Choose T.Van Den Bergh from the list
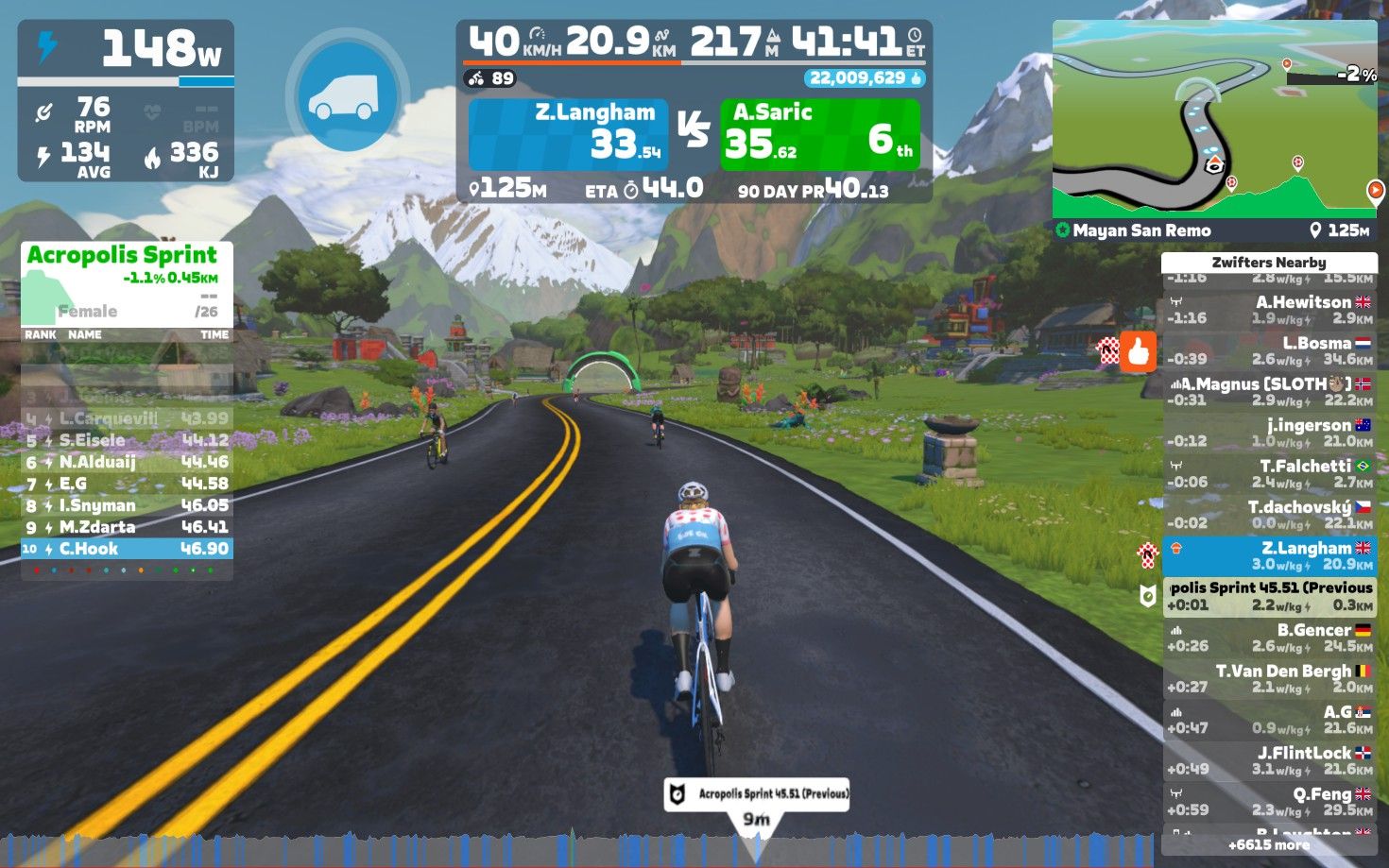This screenshot has height=868, width=1389. click(x=1268, y=678)
